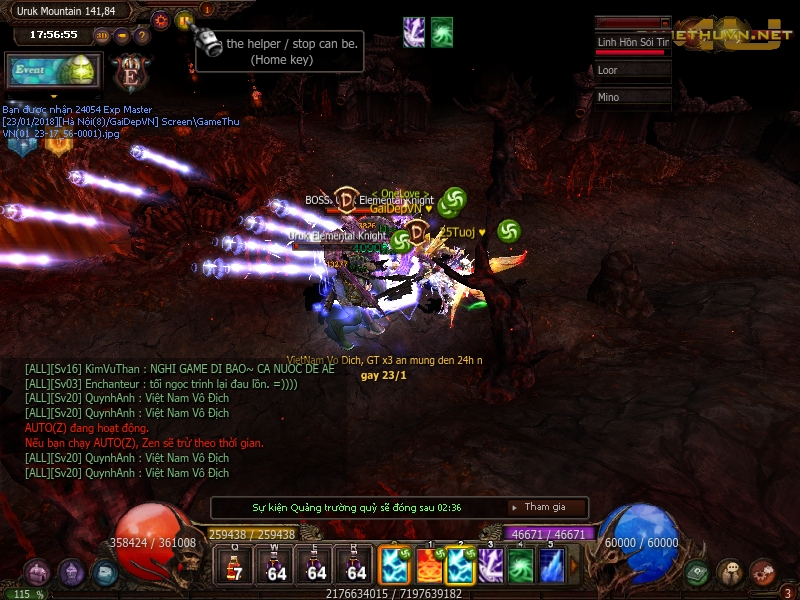The width and height of the screenshot is (800, 600).
Task: Open the Event egg banner
Action: (55, 71)
